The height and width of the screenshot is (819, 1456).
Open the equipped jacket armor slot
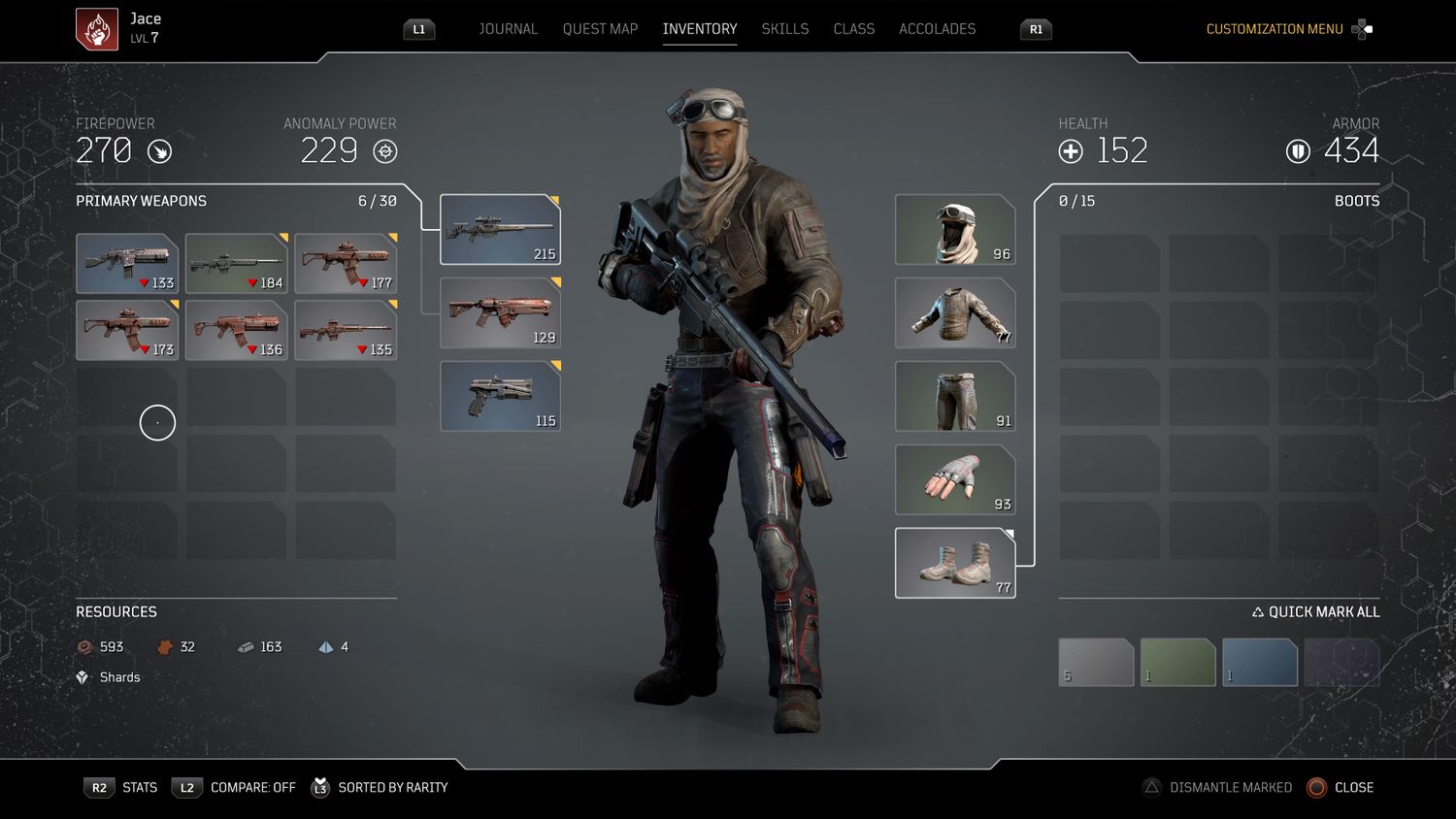[955, 313]
